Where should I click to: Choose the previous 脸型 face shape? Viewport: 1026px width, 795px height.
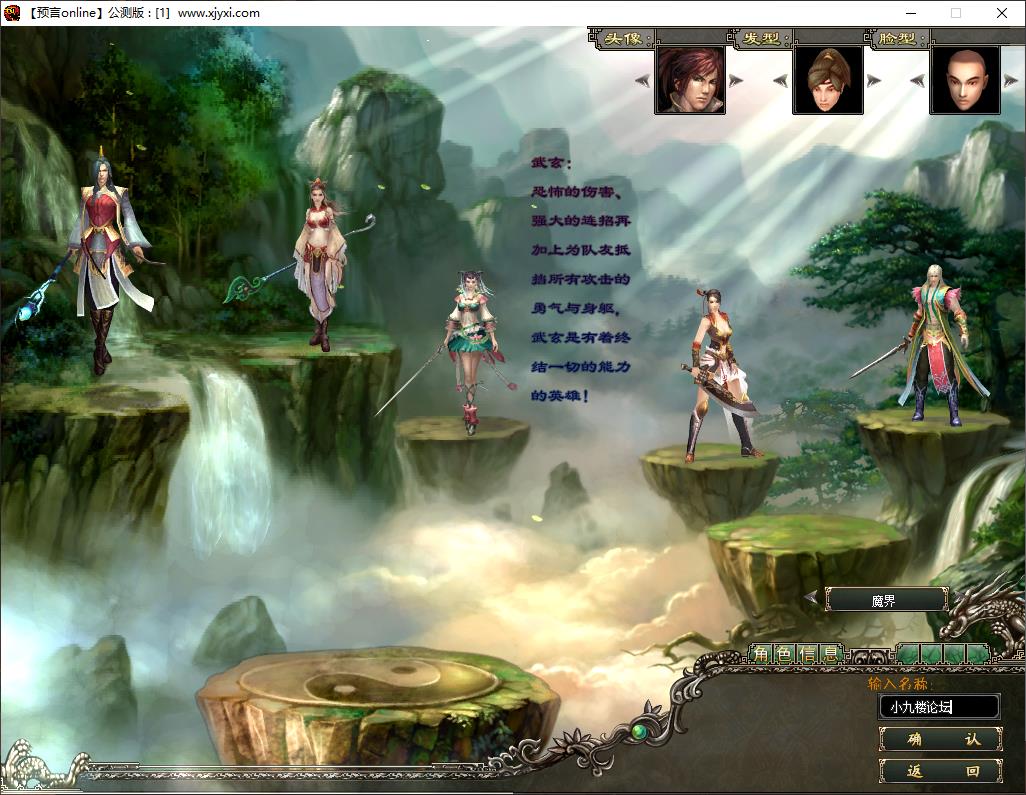(x=919, y=80)
